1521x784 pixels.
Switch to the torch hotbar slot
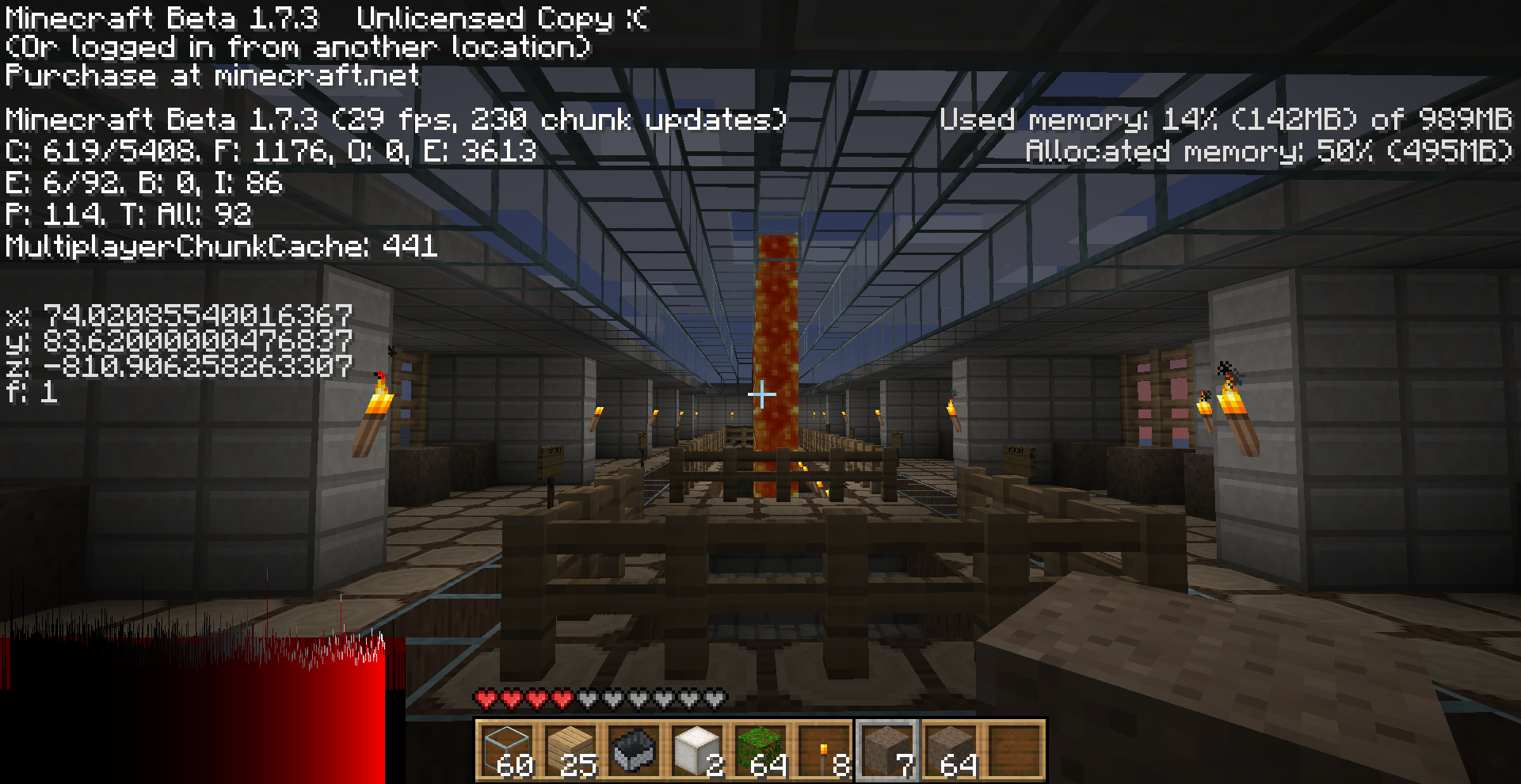(x=824, y=750)
